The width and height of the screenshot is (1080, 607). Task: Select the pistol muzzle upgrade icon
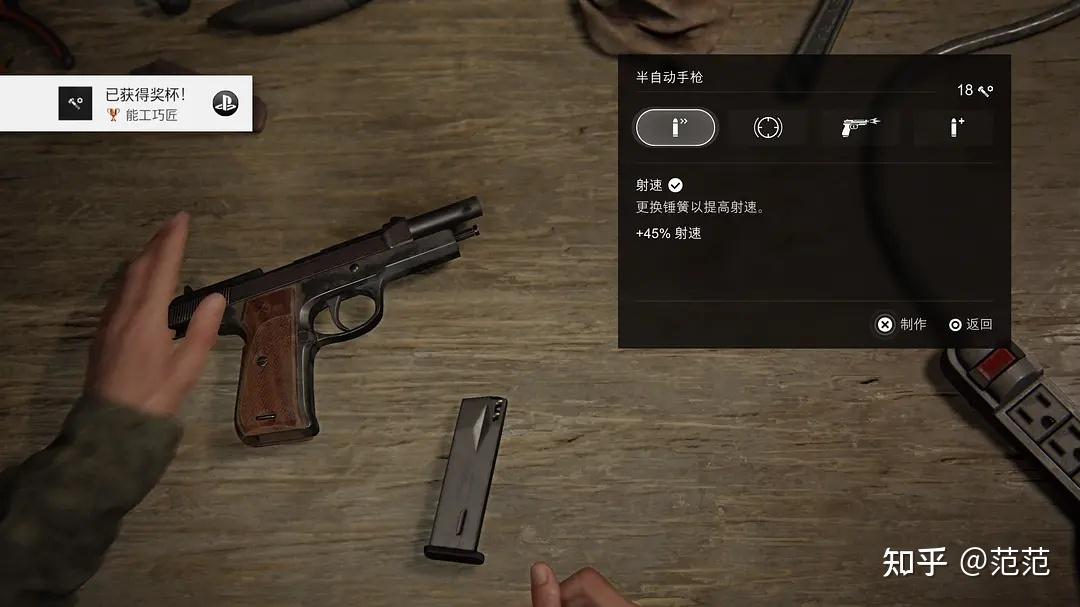(859, 128)
